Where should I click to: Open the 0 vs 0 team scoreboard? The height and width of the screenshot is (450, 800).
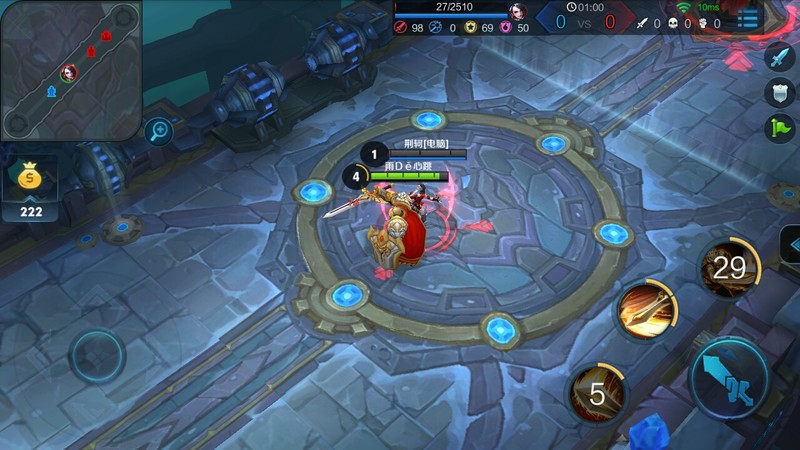tap(585, 21)
